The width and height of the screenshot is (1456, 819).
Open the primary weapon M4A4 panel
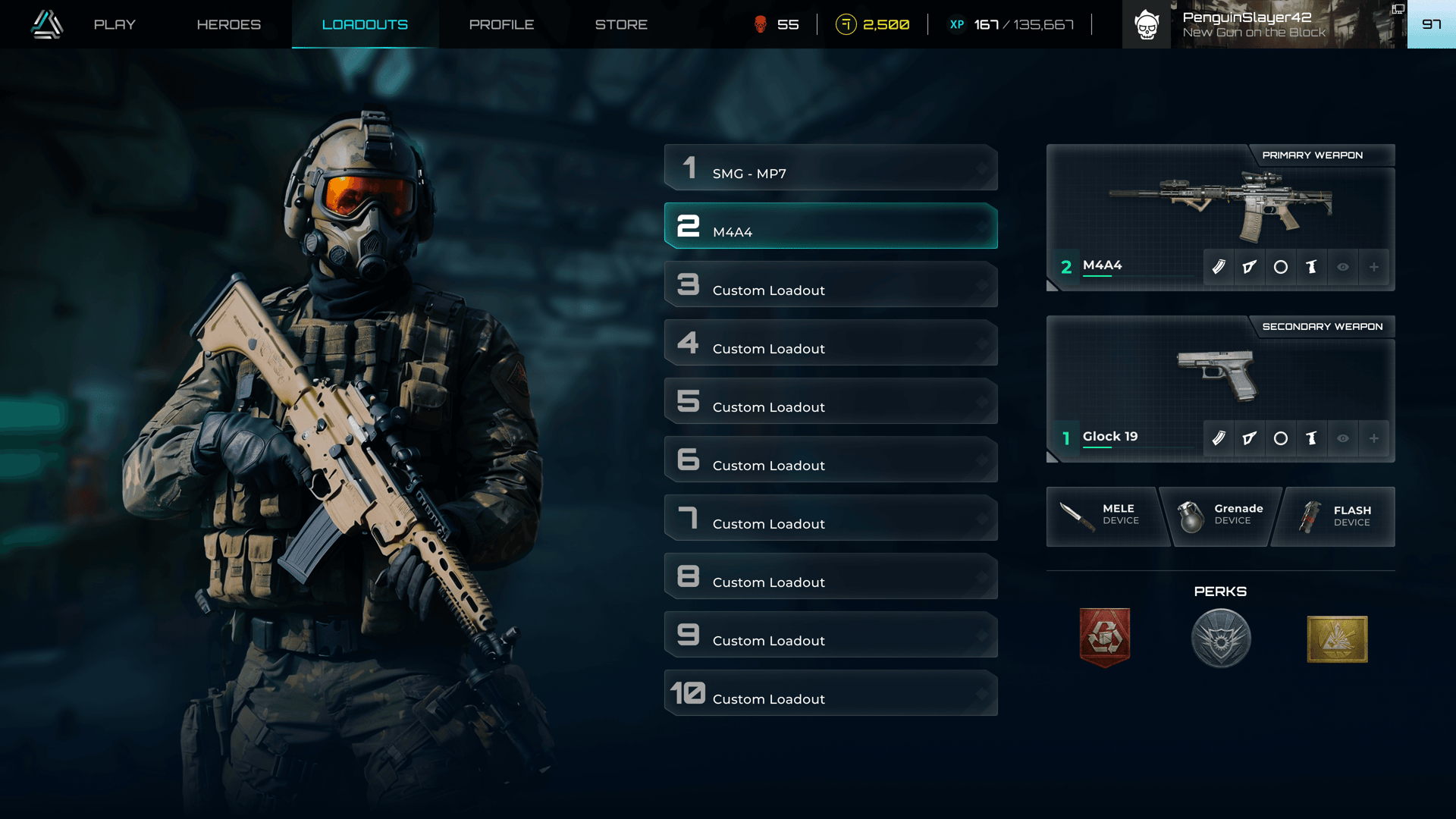point(1219,206)
